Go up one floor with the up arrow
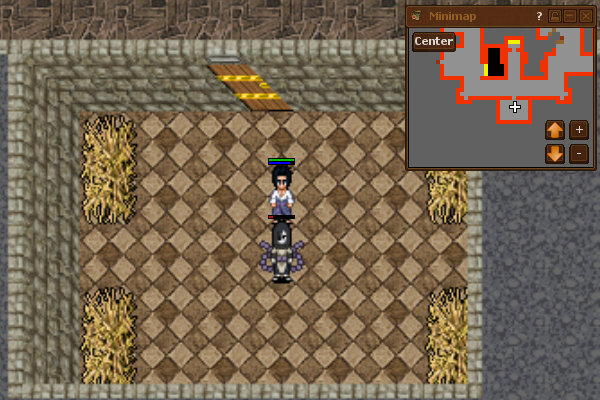Image resolution: width=600 pixels, height=400 pixels. (555, 130)
